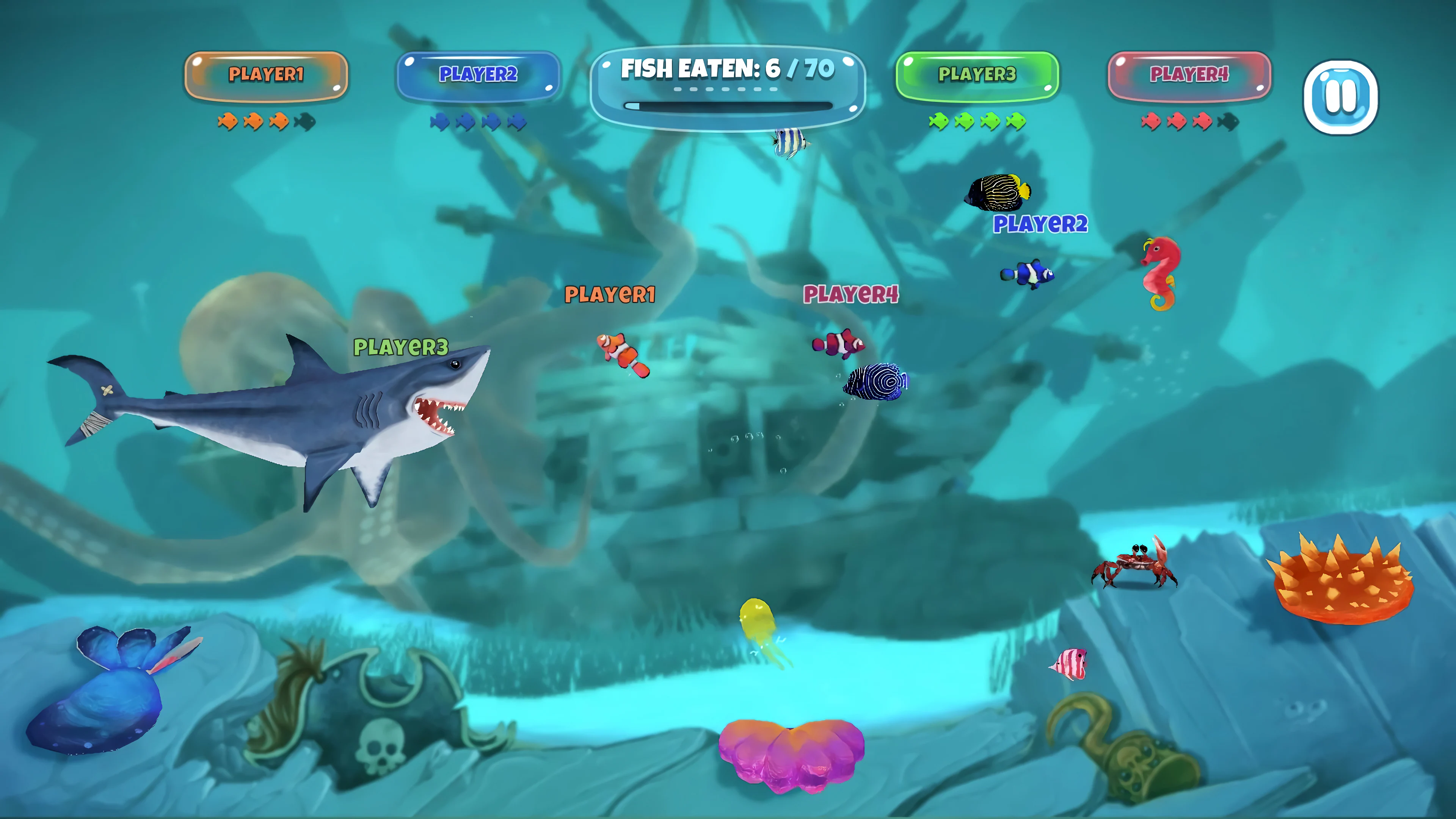Select Player1's first orange fish life icon
This screenshot has height=819, width=1456.
pos(228,121)
